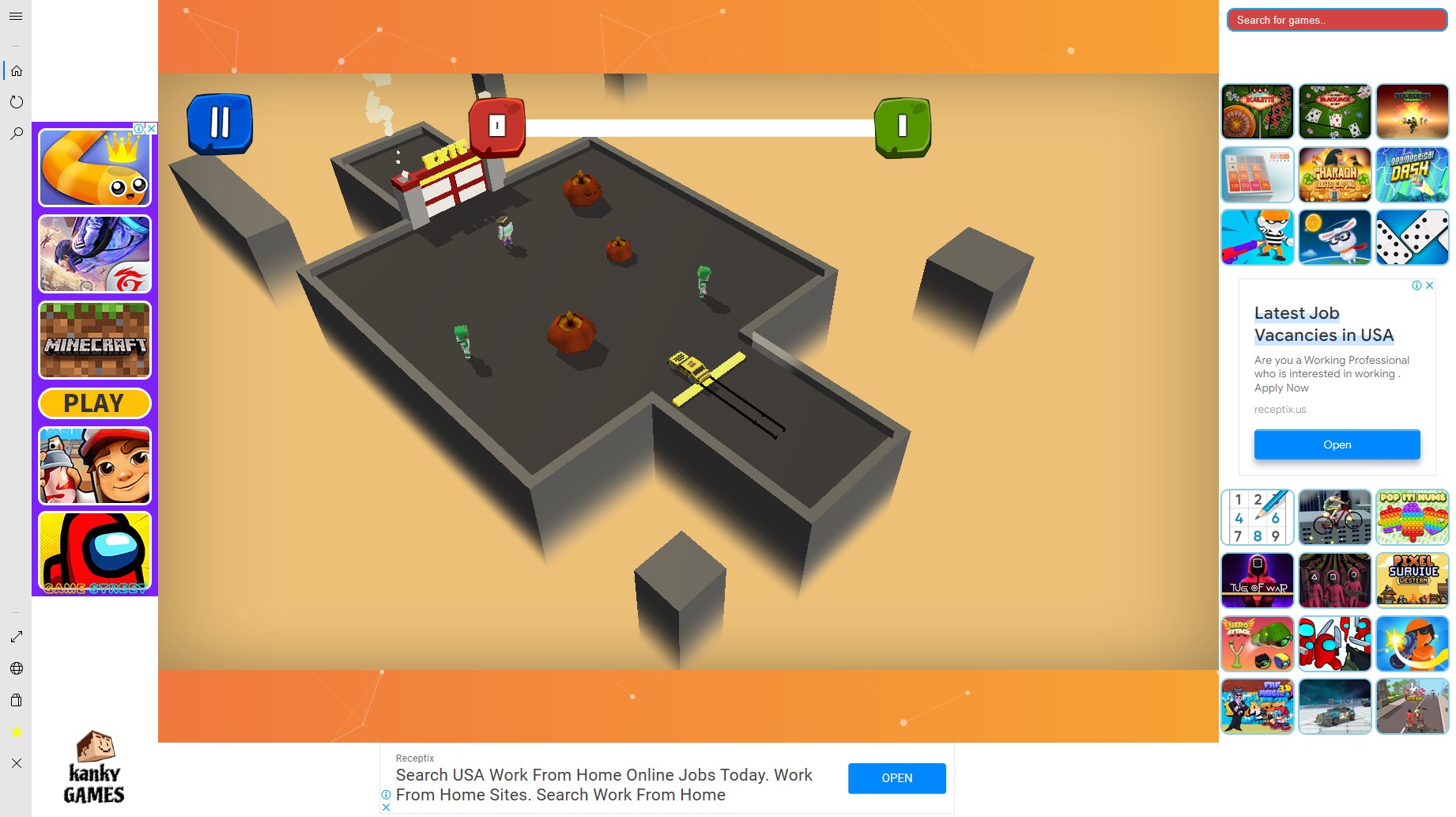Click the Search for games input field
Viewport: 1456px width, 817px height.
point(1336,20)
